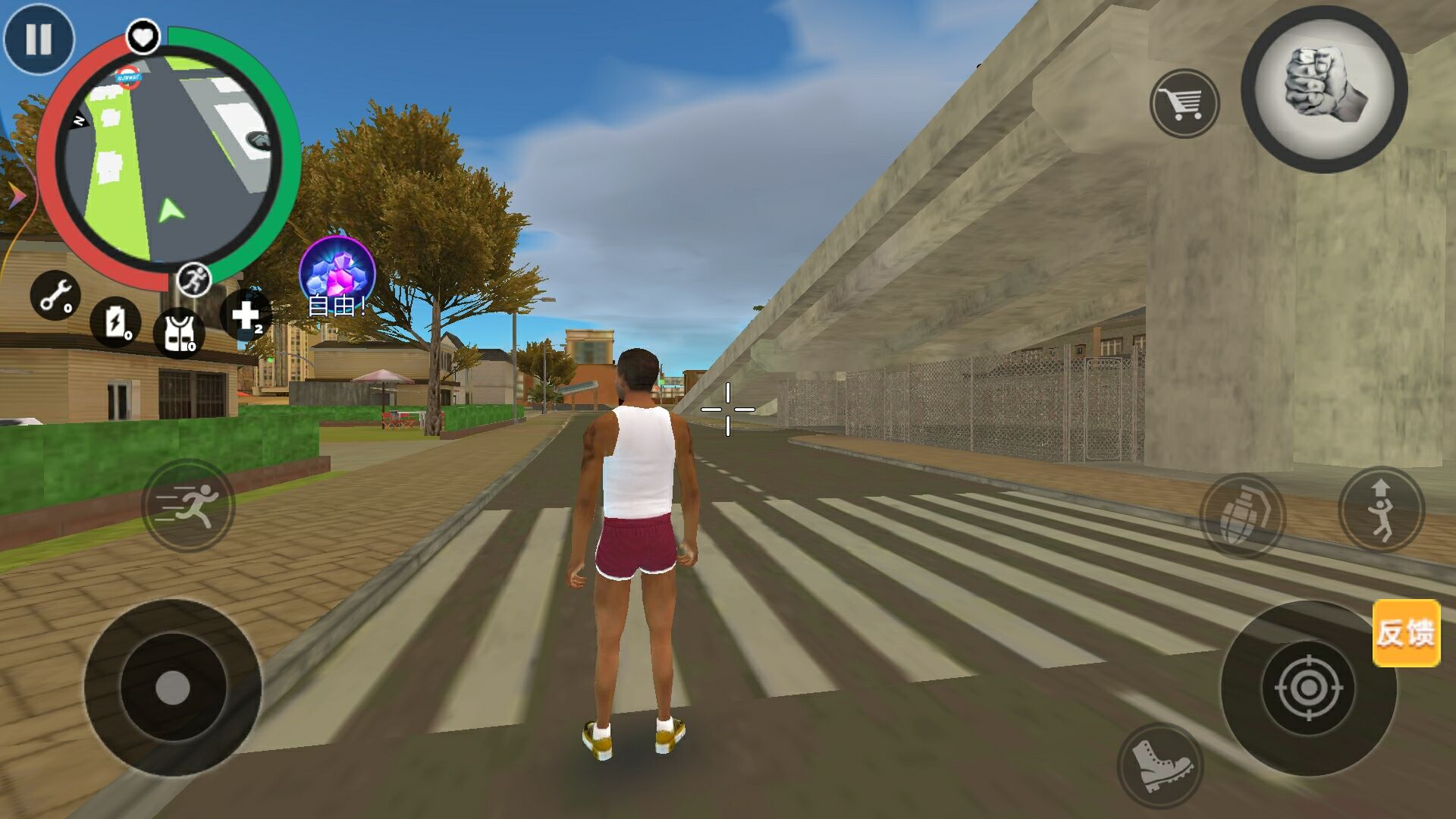This screenshot has height=819, width=1456.
Task: Activate the sprint running button
Action: tap(188, 505)
